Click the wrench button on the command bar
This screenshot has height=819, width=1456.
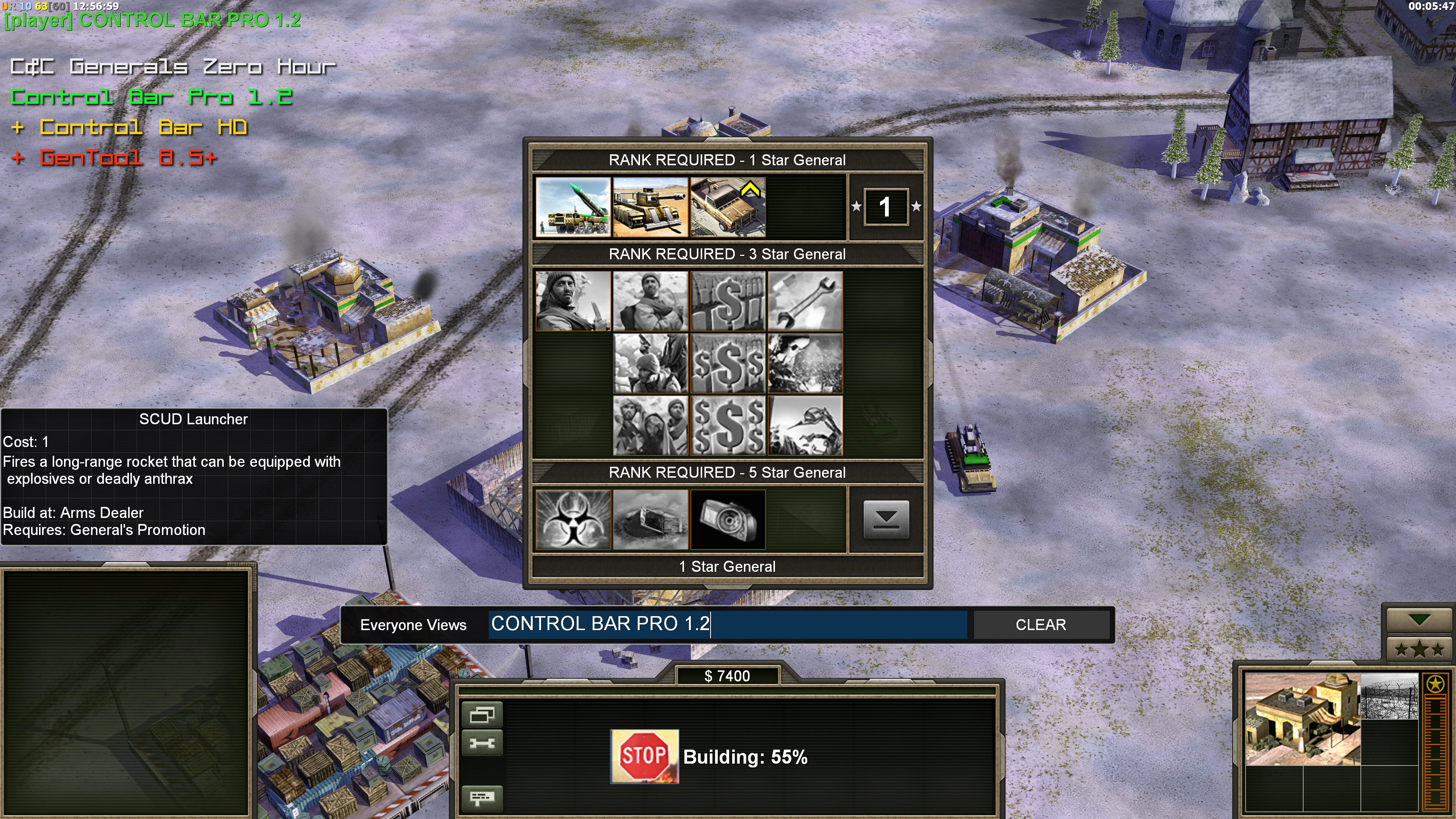(x=482, y=743)
